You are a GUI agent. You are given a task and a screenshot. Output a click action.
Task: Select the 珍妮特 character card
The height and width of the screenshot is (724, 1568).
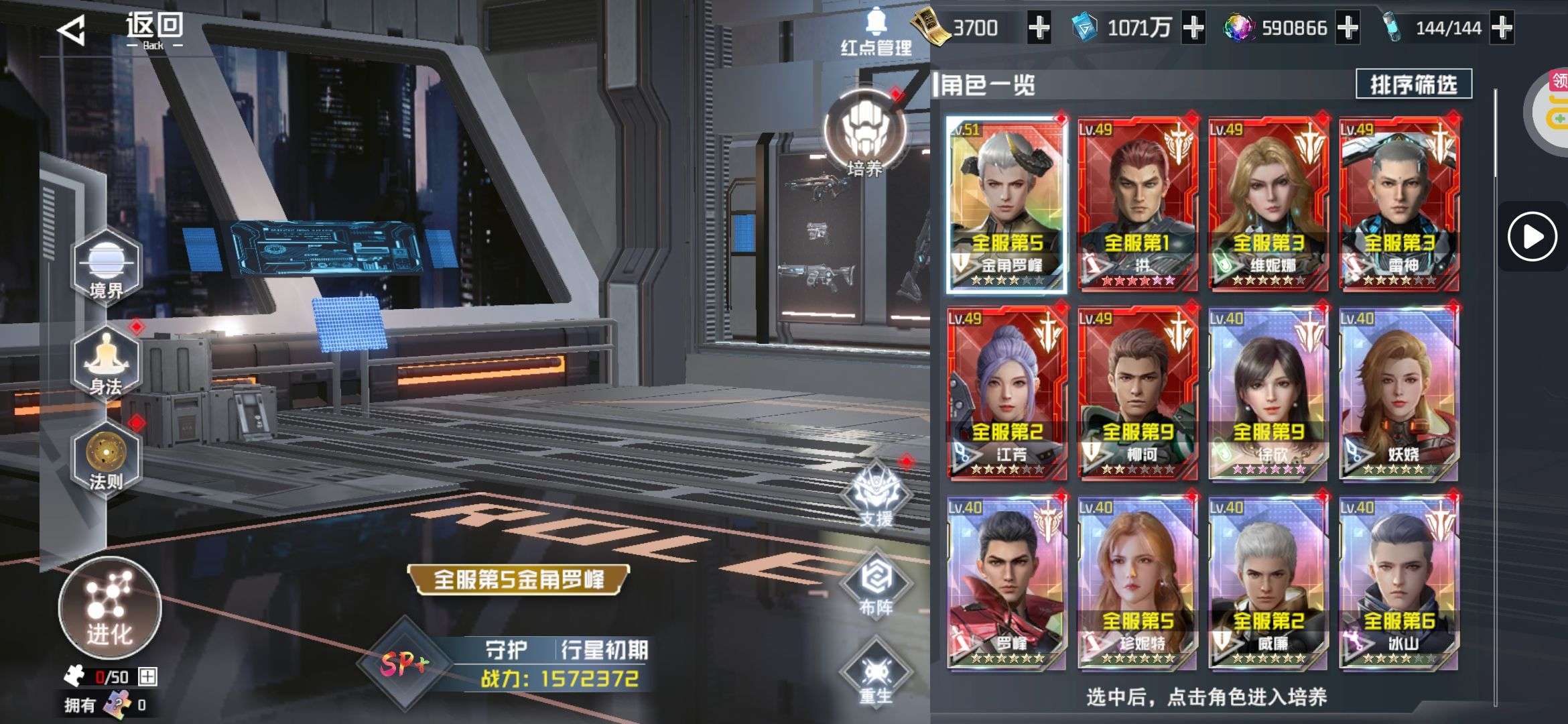[1137, 581]
